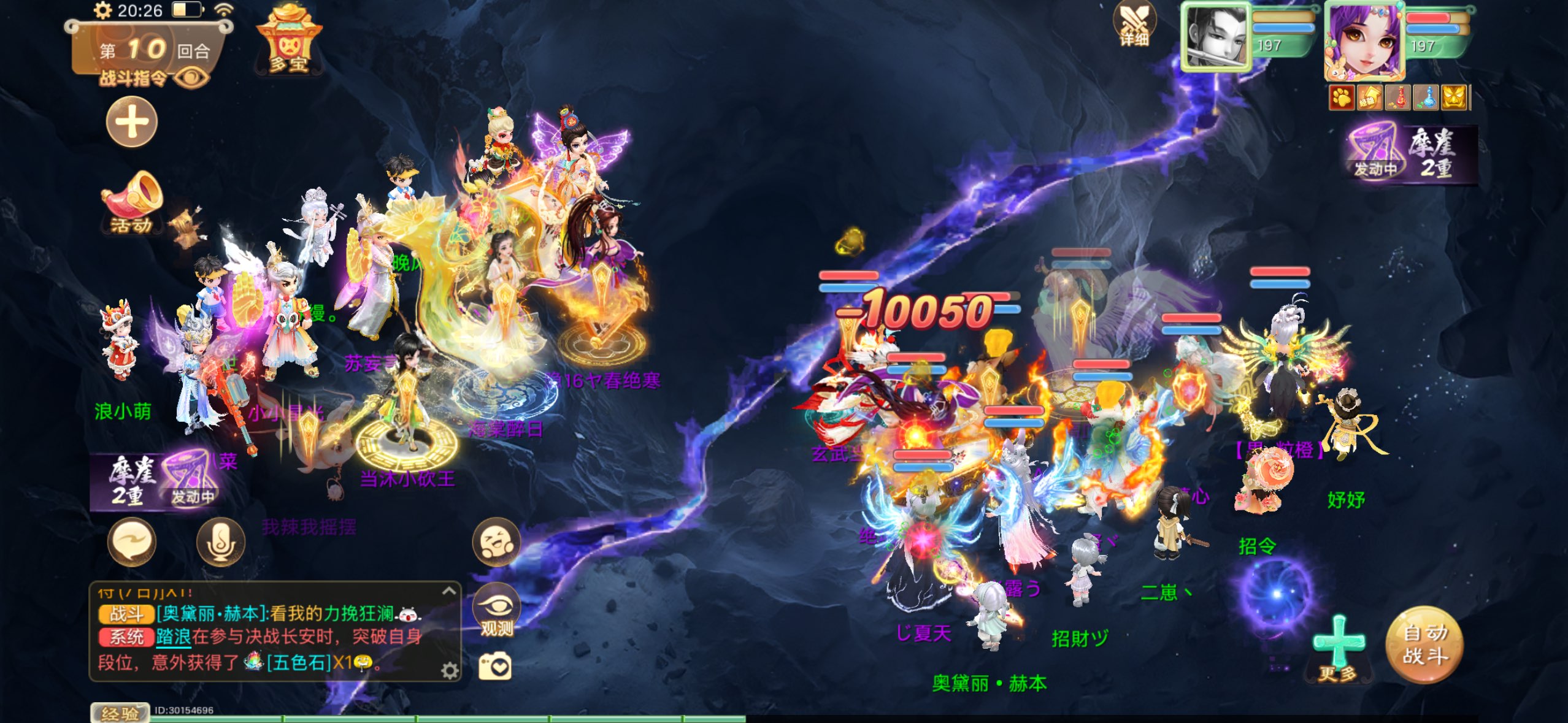Open the 更多 more options button
The width and height of the screenshot is (1568, 723).
1338,650
